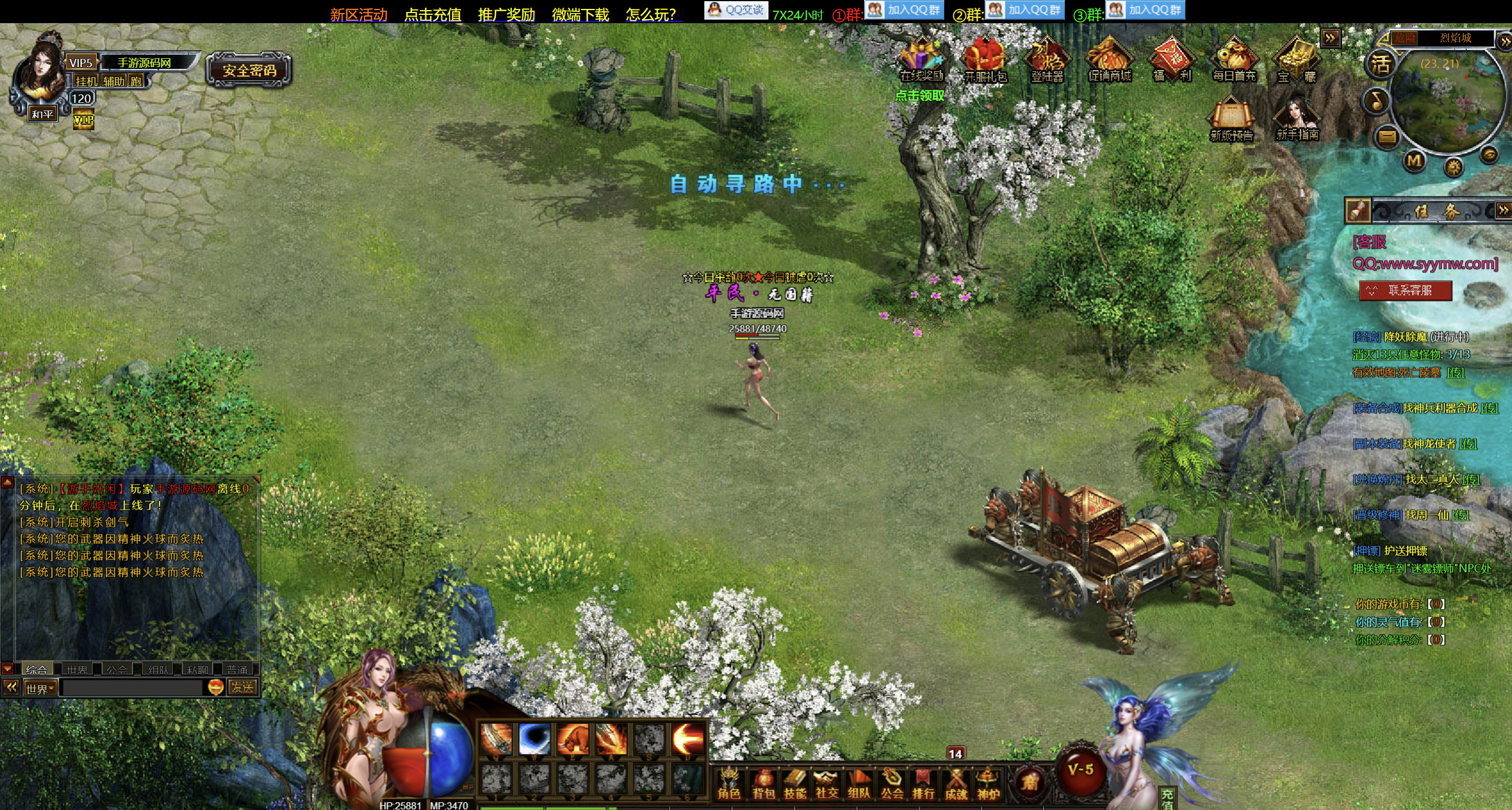
Task: Switch chat to the 世界 world tab
Action: 77,670
